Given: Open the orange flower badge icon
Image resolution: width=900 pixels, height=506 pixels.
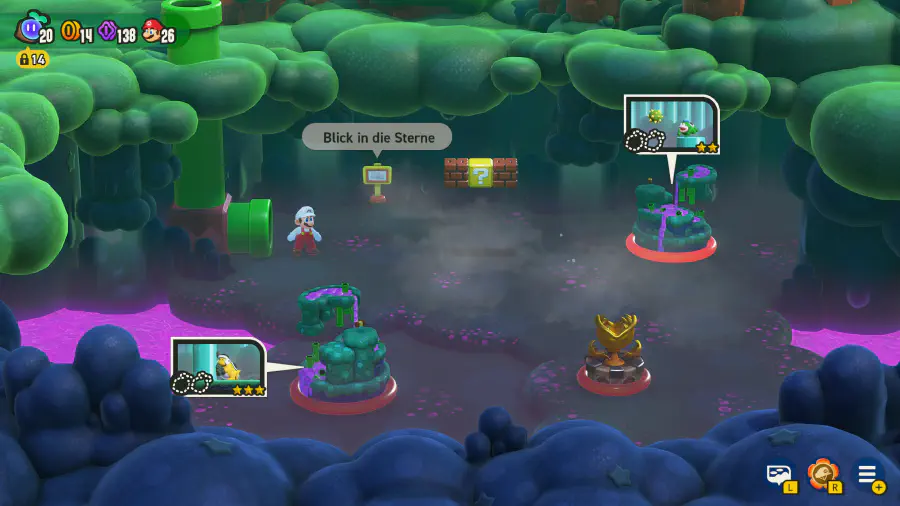Looking at the screenshot, I should [x=823, y=473].
